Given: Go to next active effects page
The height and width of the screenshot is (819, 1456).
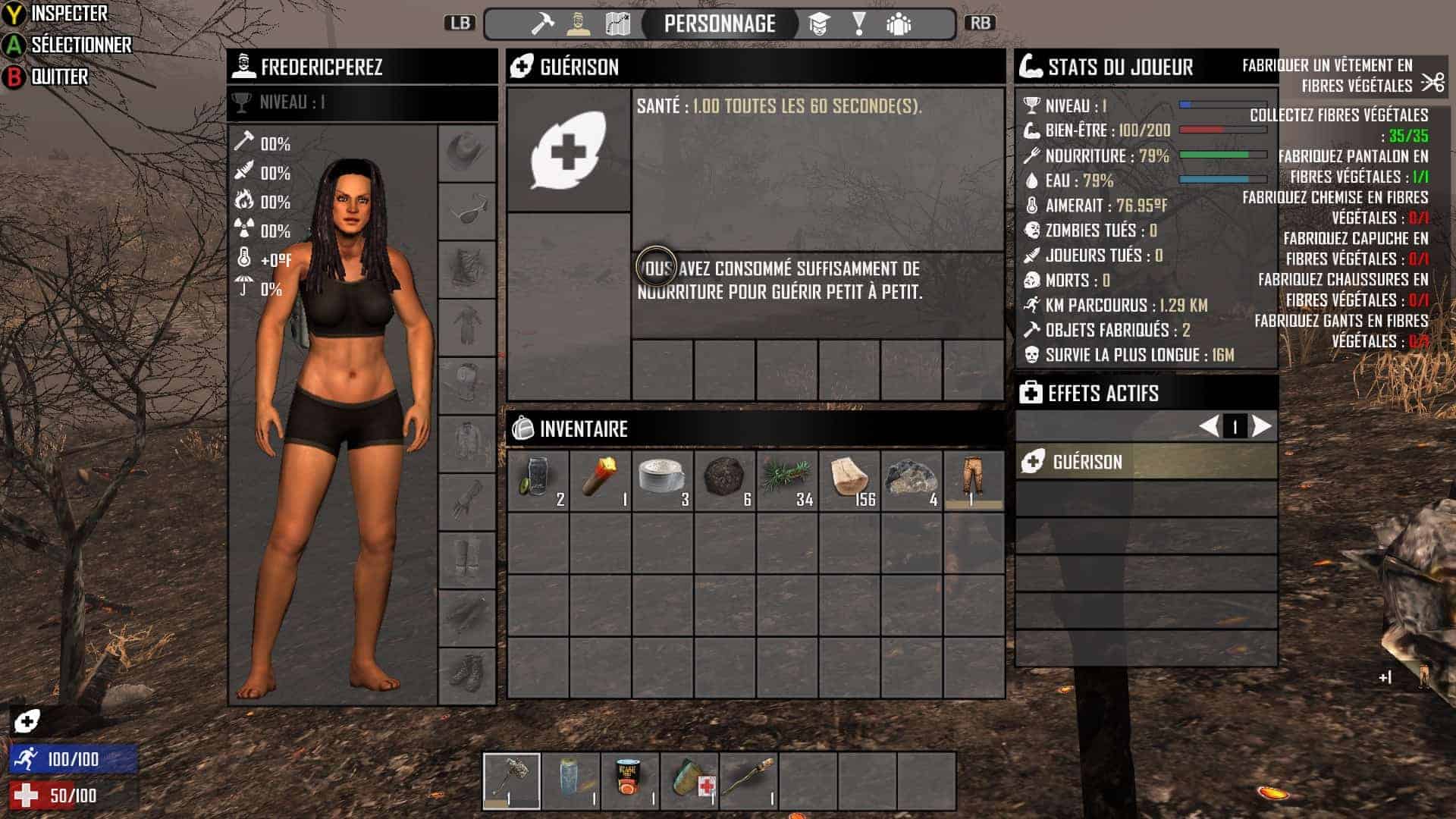Looking at the screenshot, I should [1261, 426].
